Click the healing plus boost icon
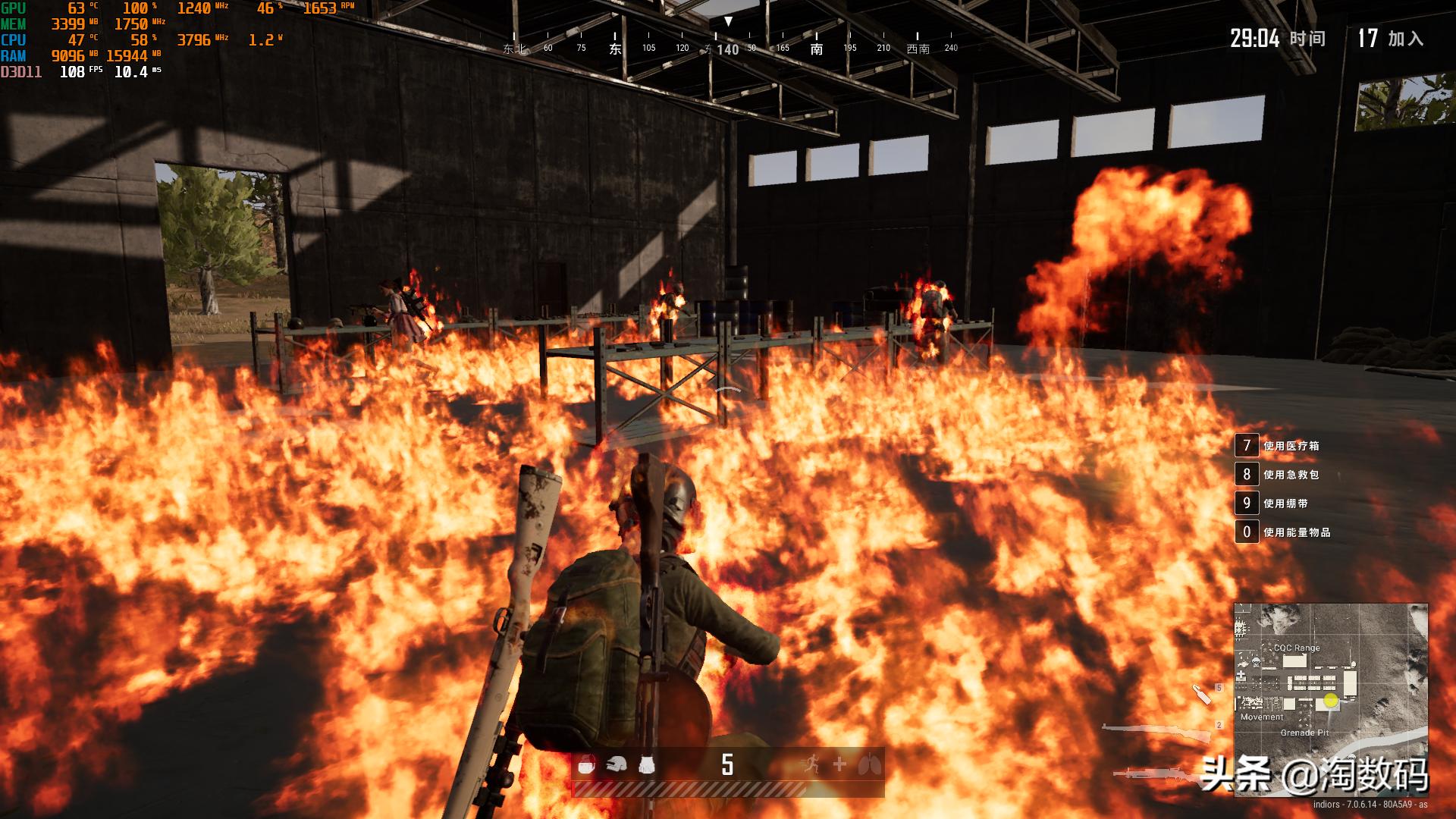This screenshot has height=819, width=1456. [839, 764]
